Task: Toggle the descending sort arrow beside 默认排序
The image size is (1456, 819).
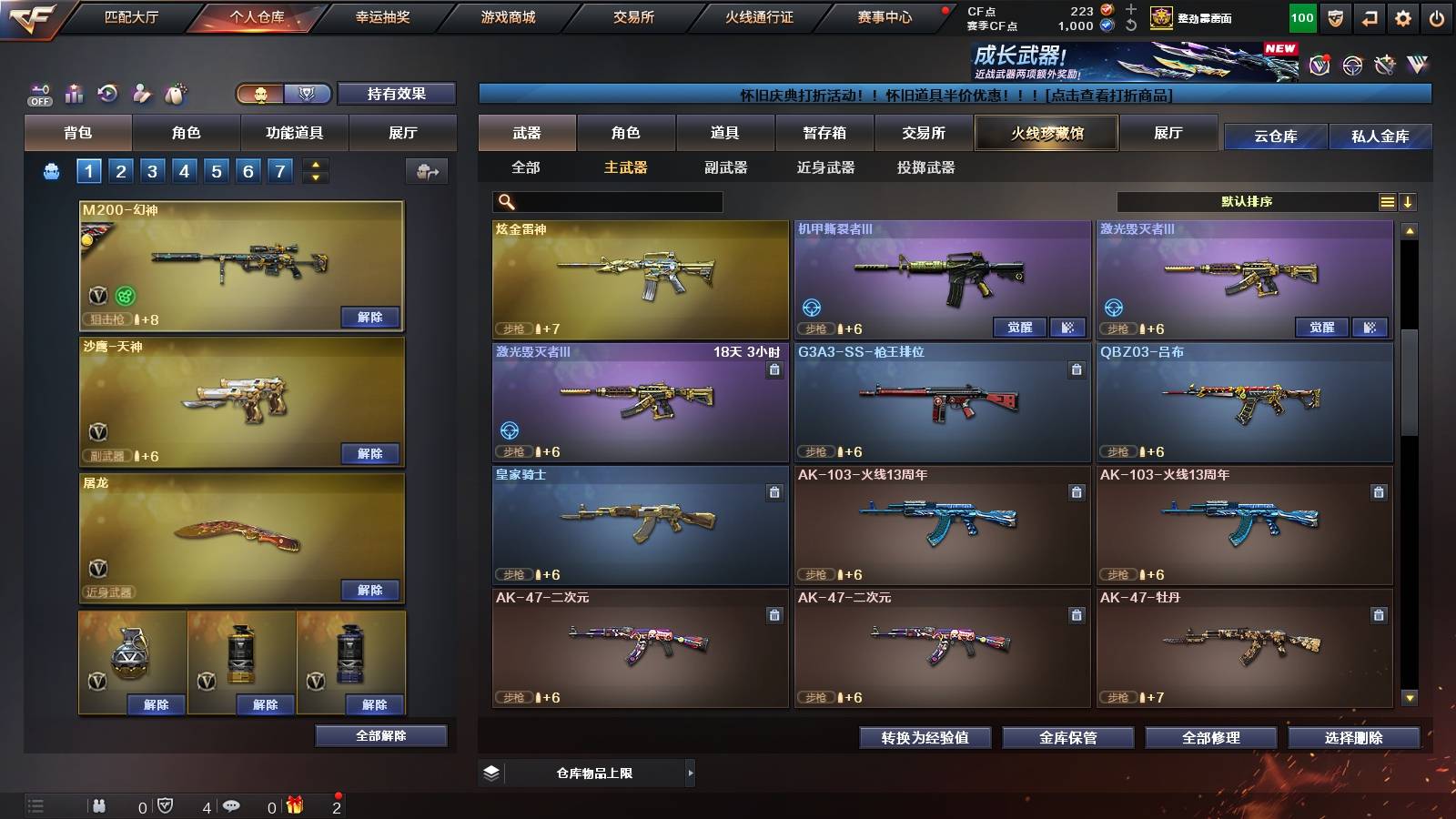Action: pyautogui.click(x=1408, y=202)
